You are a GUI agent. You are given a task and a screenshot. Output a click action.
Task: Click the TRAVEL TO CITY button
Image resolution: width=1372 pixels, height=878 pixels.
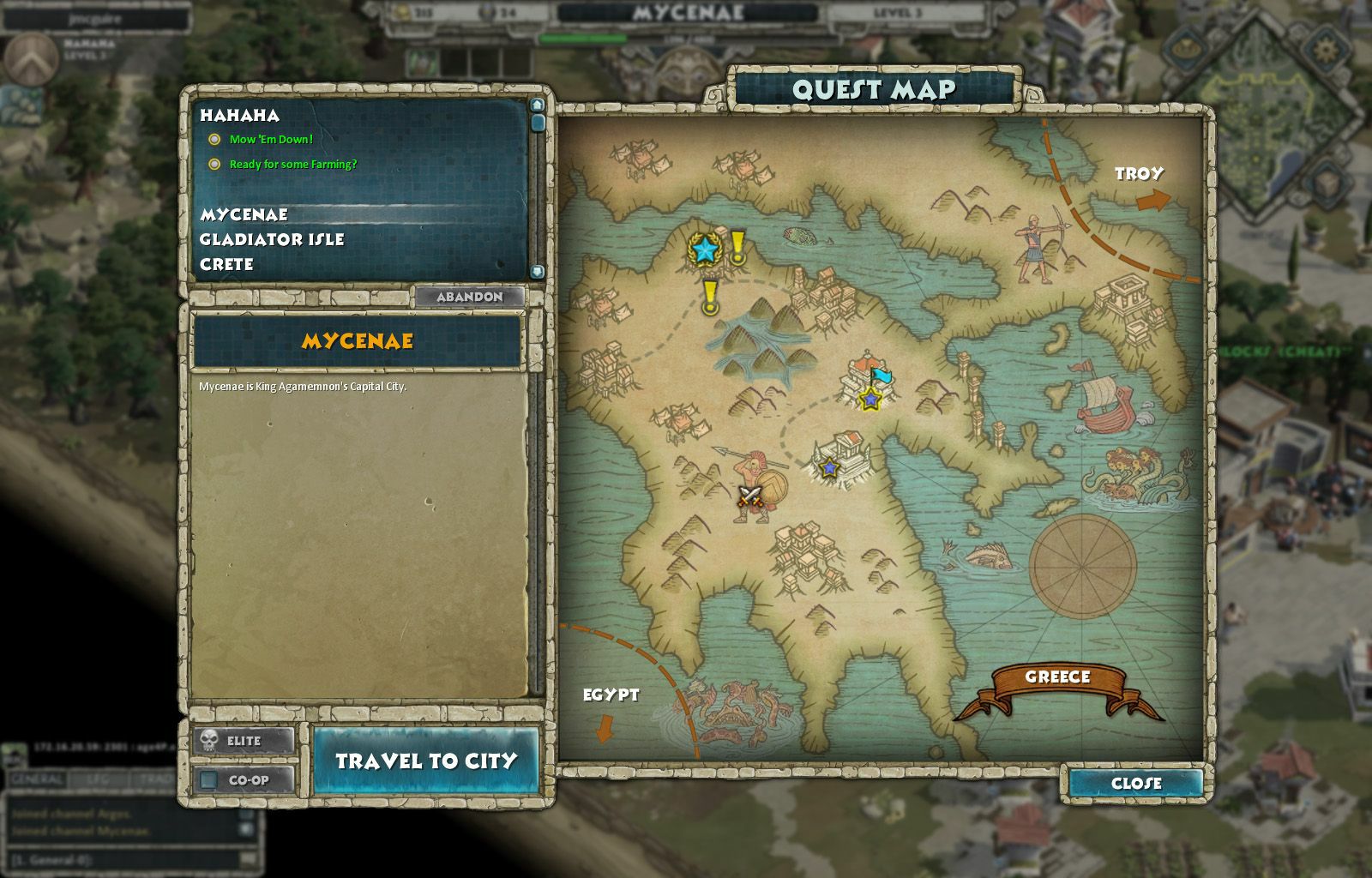(x=426, y=761)
